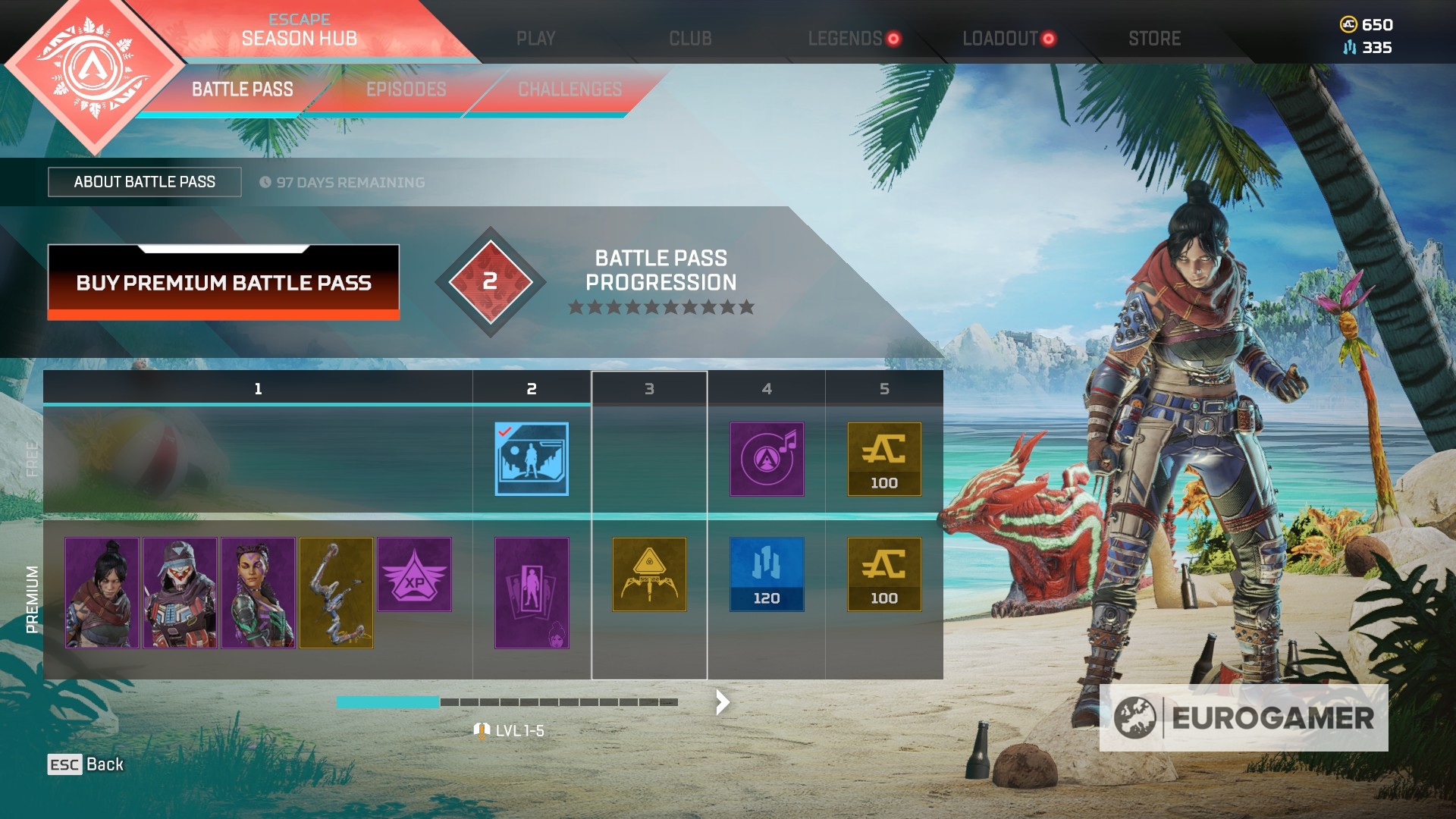Select the purple music pack reward
The width and height of the screenshot is (1456, 819).
click(x=766, y=459)
